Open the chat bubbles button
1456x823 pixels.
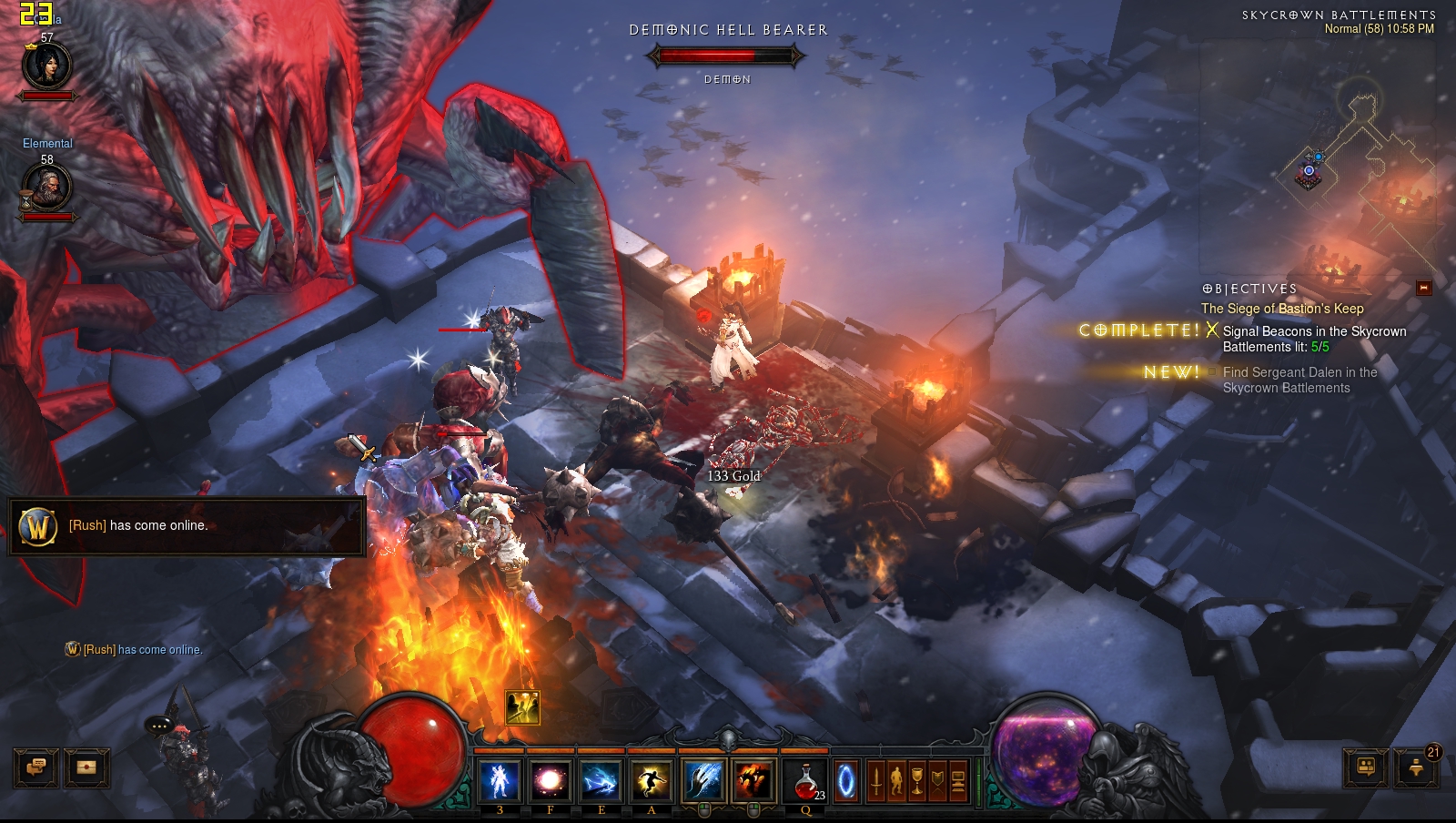36,767
